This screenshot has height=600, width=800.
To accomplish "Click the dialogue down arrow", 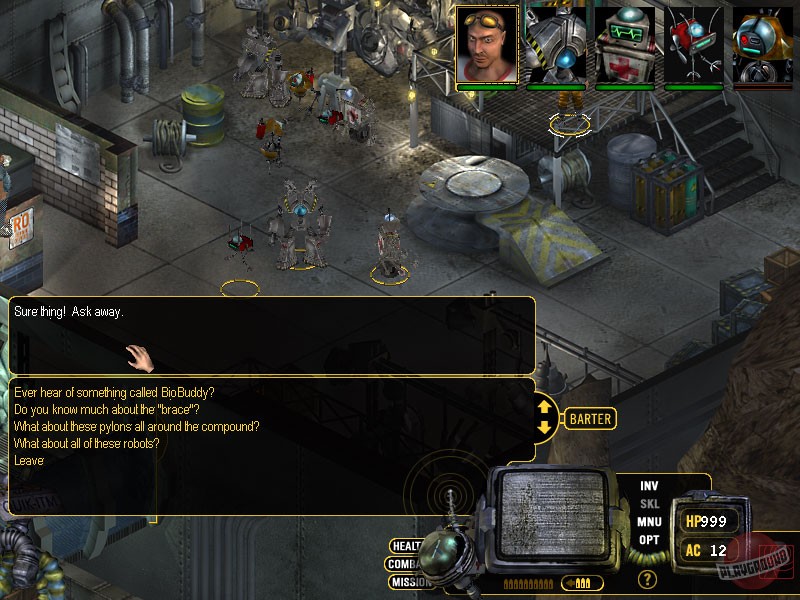I will [544, 428].
